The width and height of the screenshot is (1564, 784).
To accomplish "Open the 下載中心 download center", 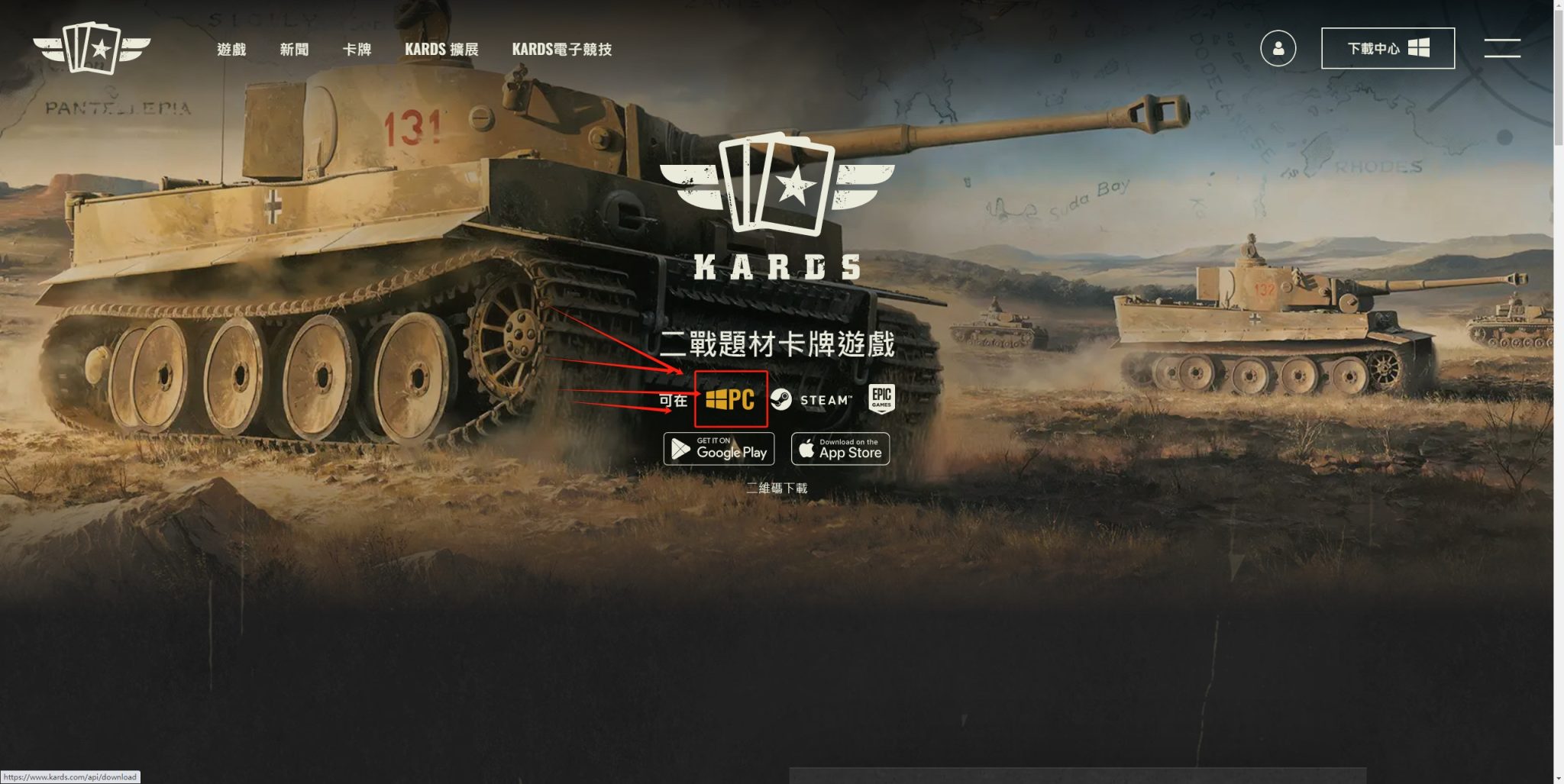I will 1388,49.
